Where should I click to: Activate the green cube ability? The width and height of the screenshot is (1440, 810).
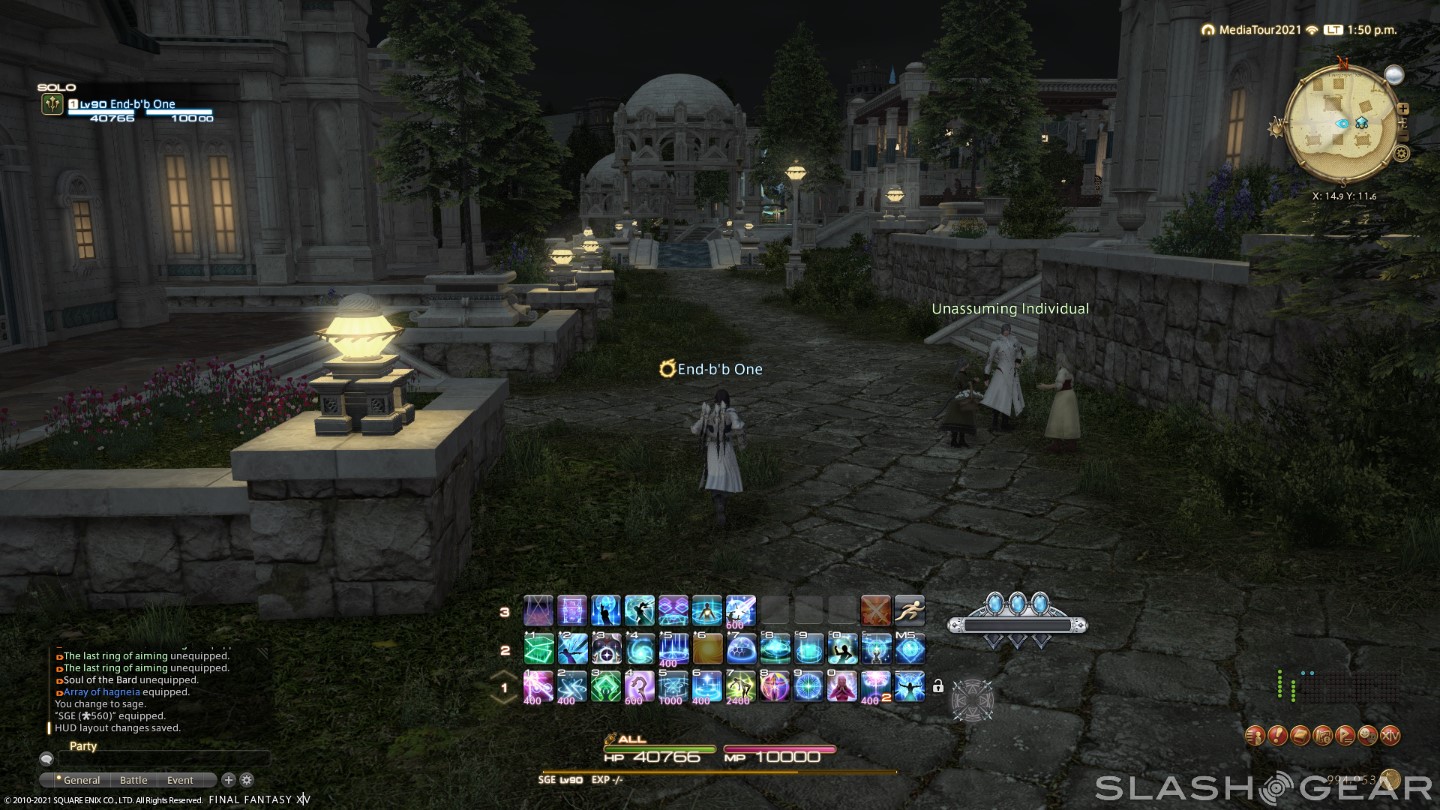[x=539, y=649]
